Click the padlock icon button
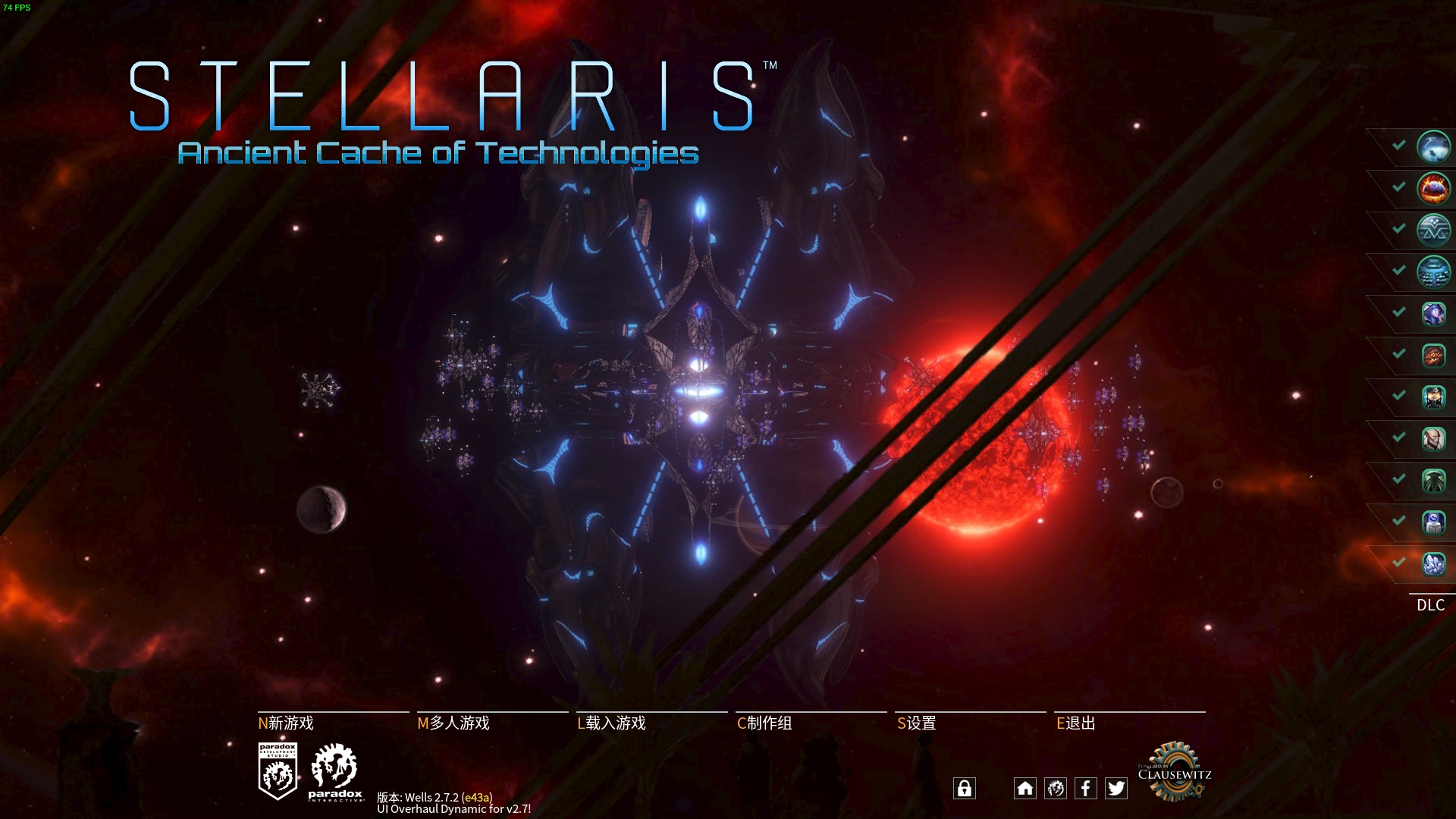 964,789
